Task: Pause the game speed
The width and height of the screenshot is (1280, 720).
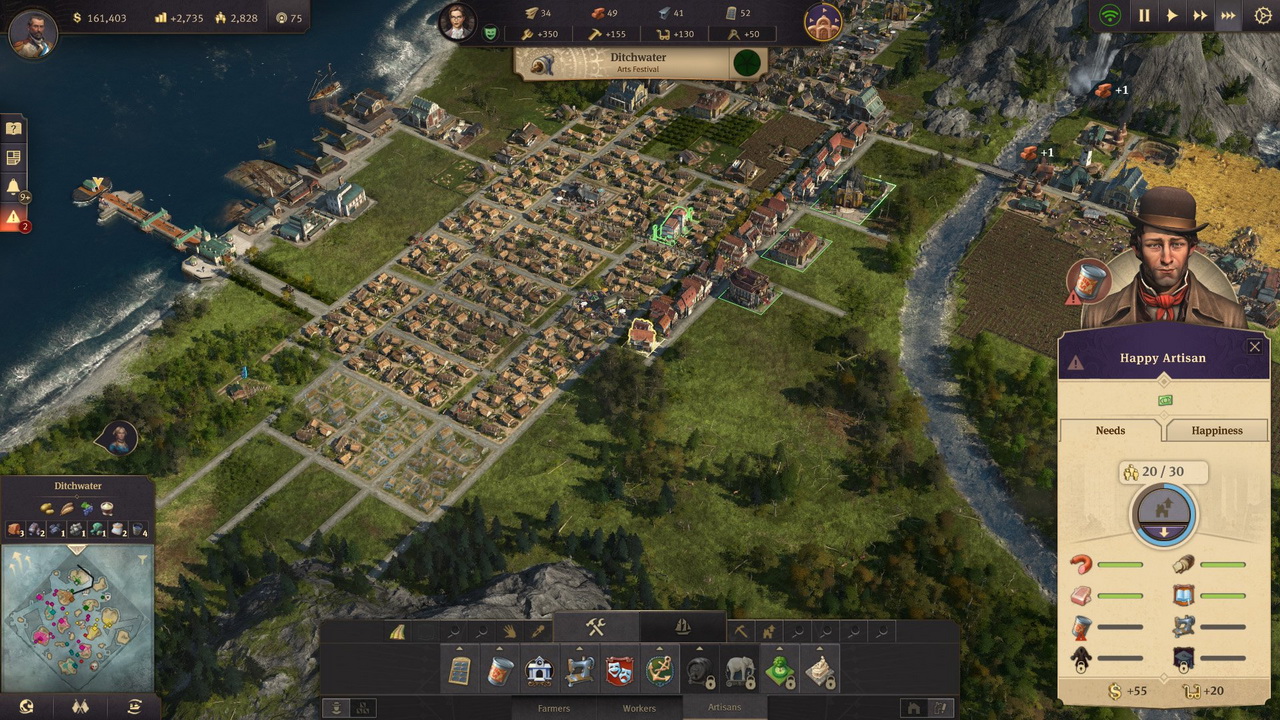Action: pyautogui.click(x=1144, y=16)
